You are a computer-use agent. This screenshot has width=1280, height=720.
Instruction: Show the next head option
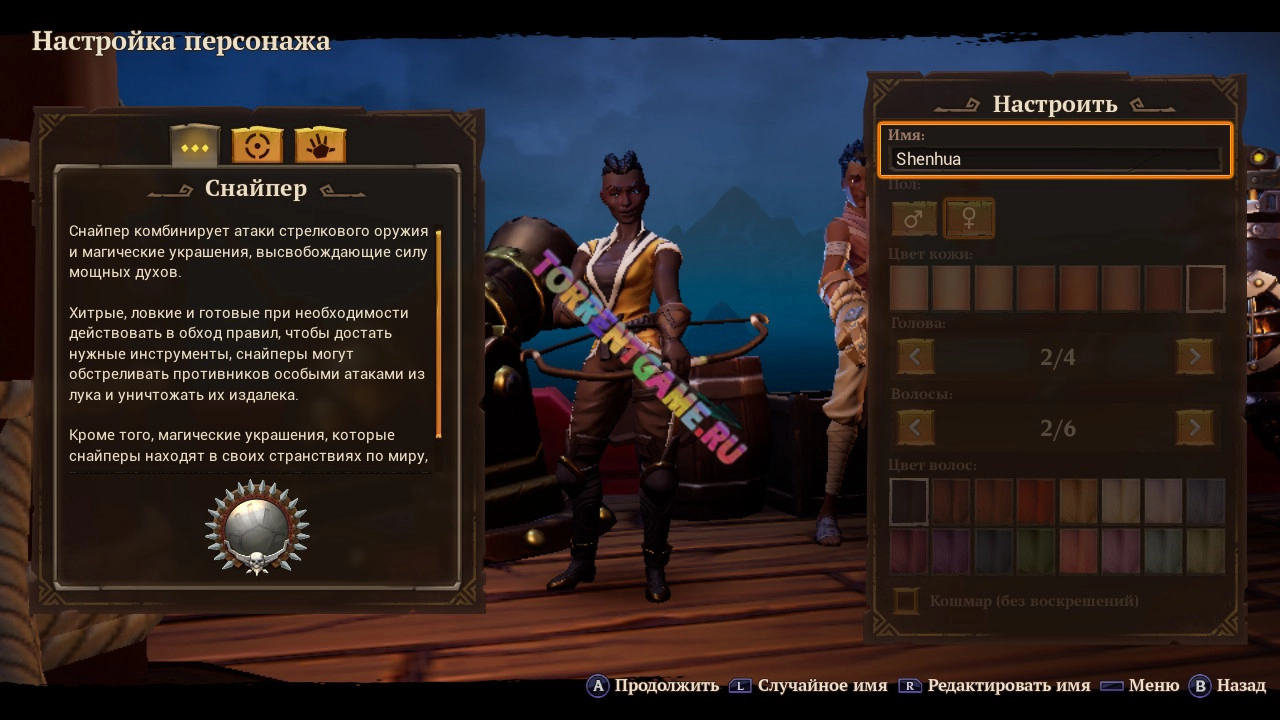coord(1194,356)
